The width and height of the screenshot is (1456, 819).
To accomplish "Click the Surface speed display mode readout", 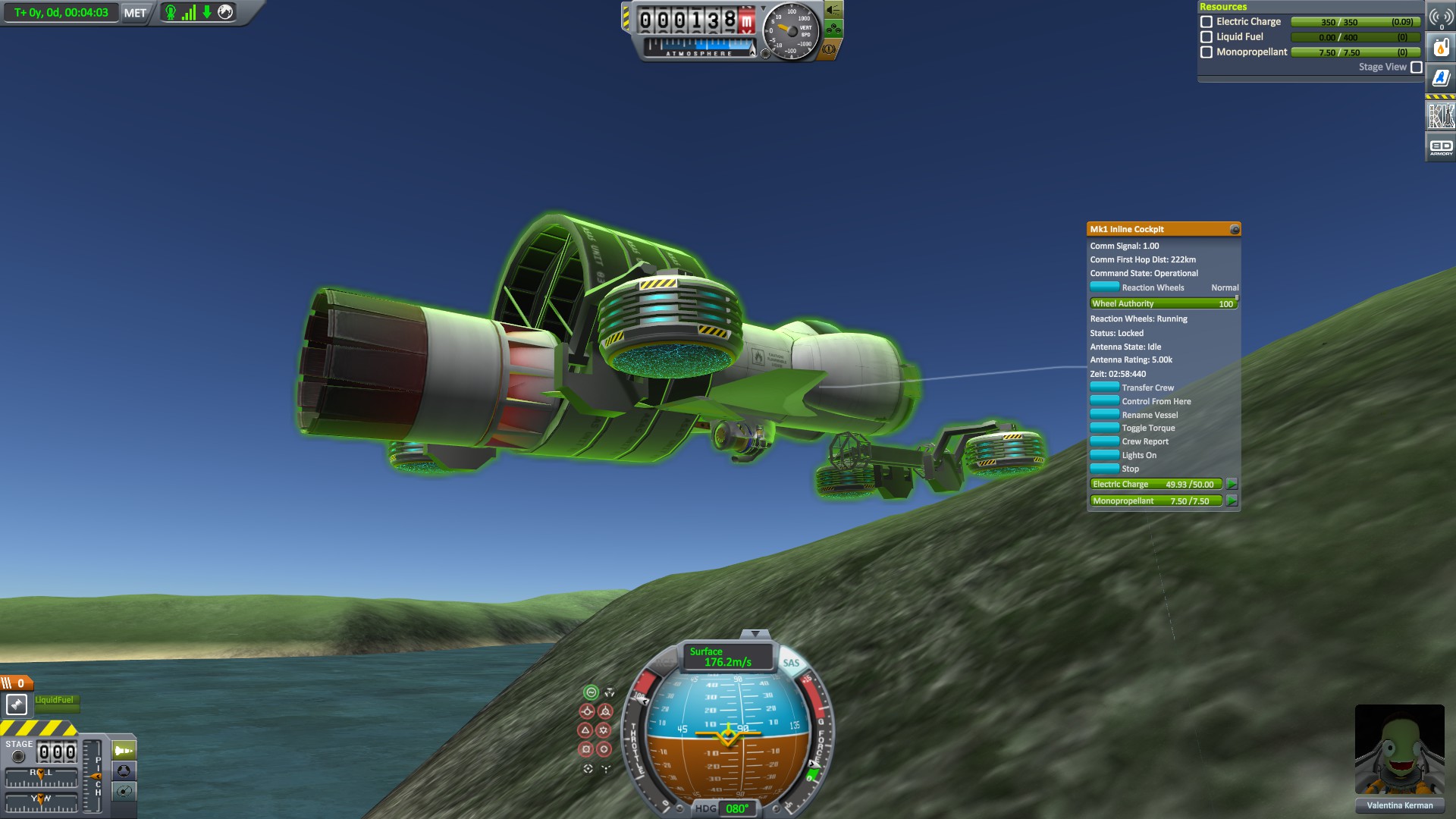I will (x=726, y=657).
